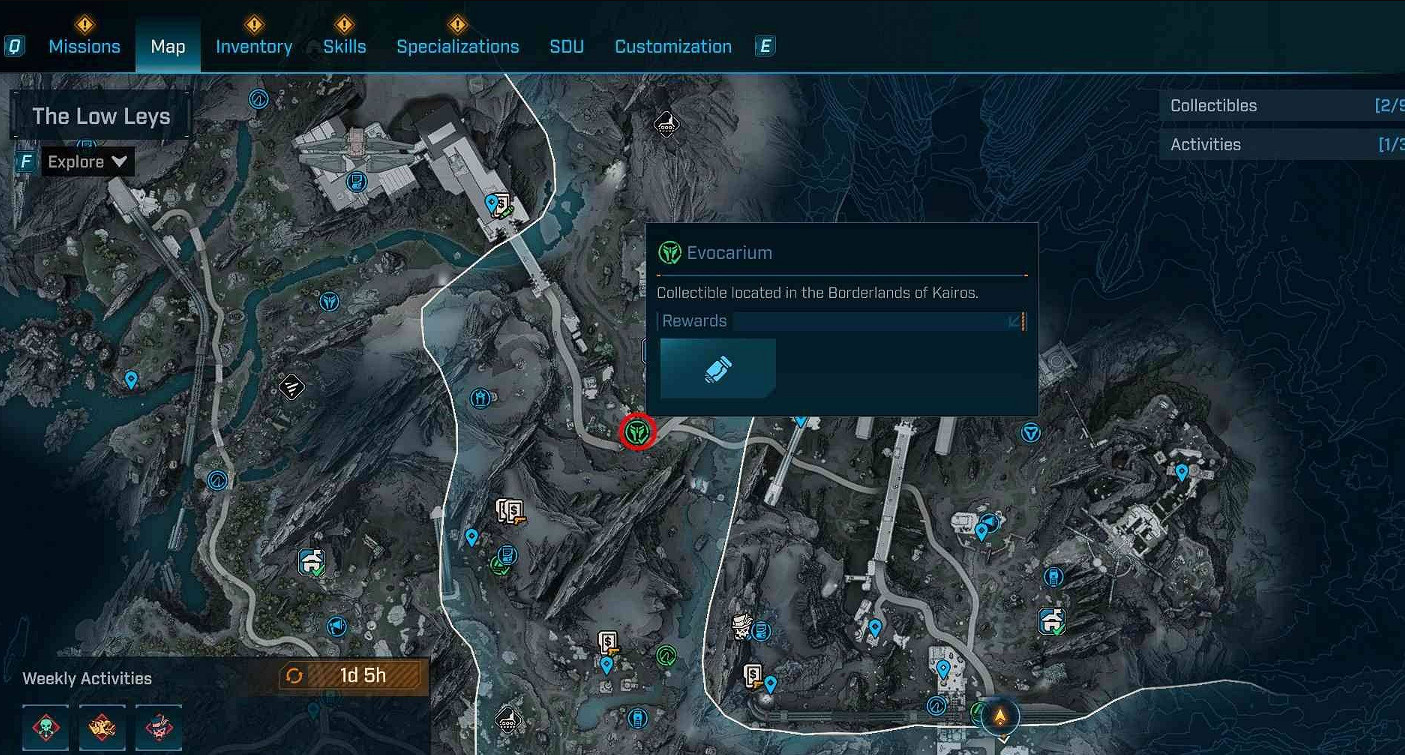Click the blue location pin on western road
The height and width of the screenshot is (755, 1405).
click(x=130, y=380)
